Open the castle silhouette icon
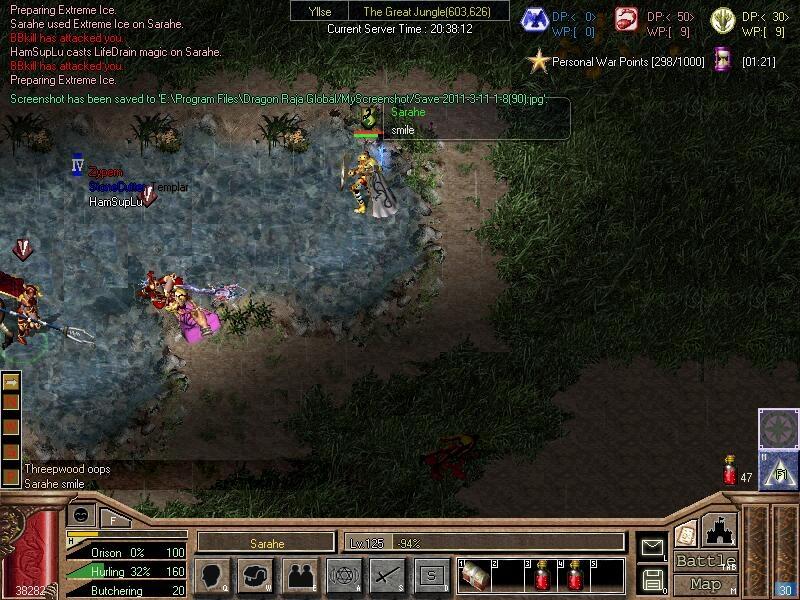800x600 pixels. pos(719,530)
